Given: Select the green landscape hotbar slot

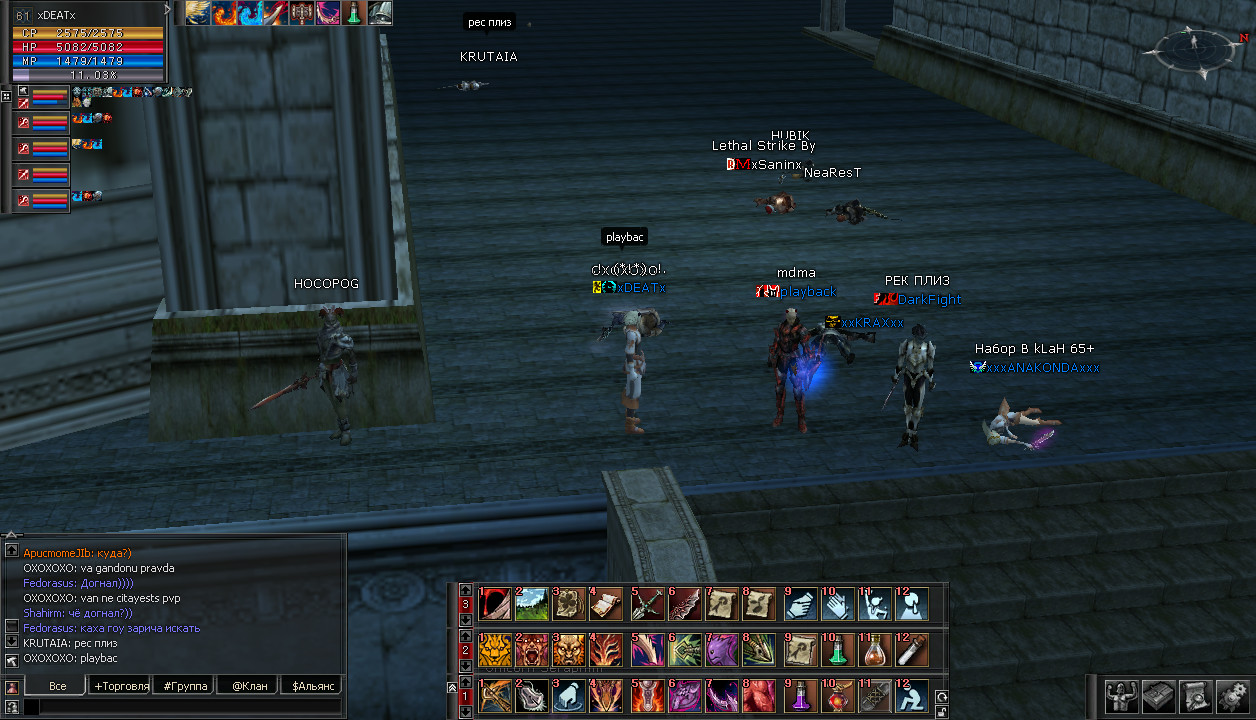Looking at the screenshot, I should coord(531,604).
